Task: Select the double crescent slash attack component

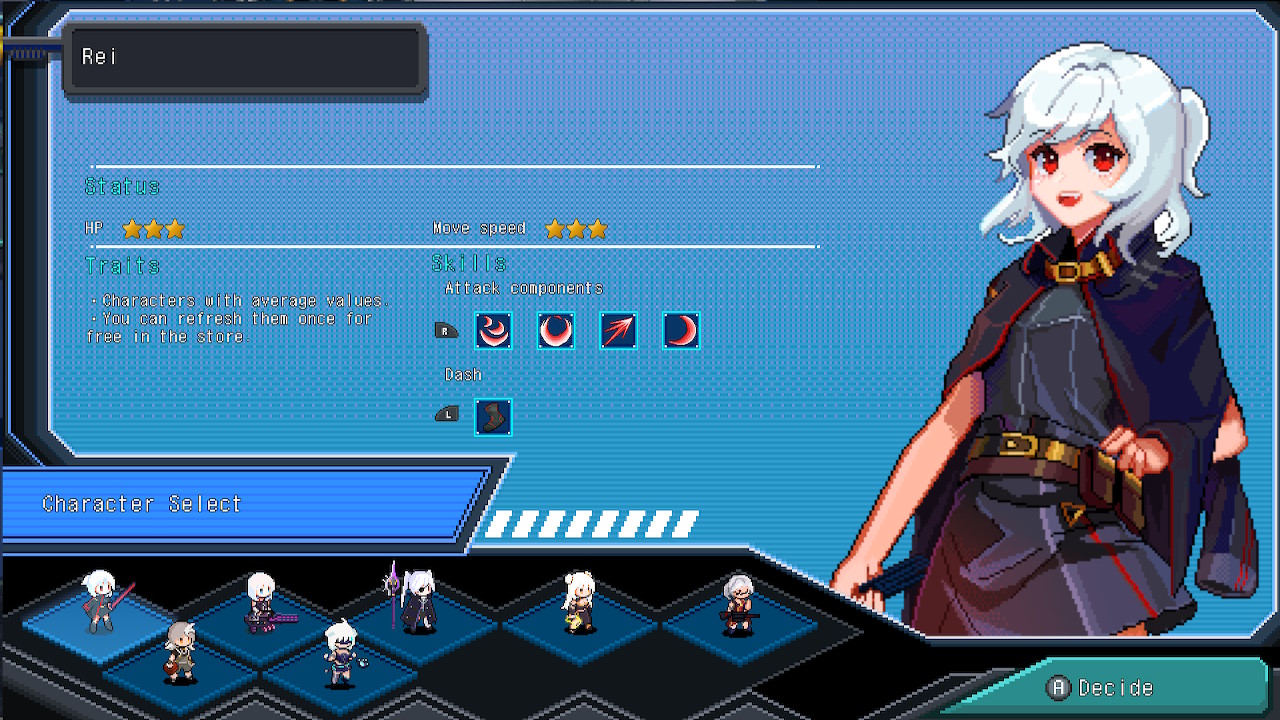Action: (493, 331)
